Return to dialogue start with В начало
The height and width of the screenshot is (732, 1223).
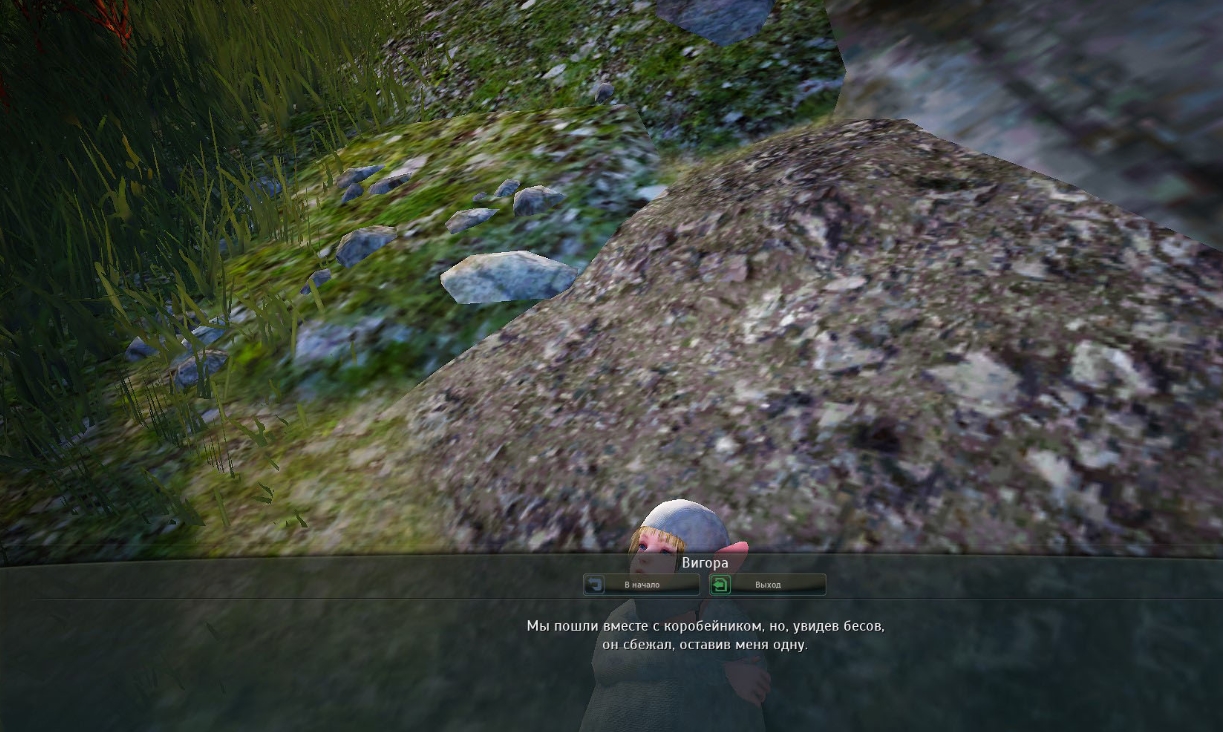[x=641, y=584]
